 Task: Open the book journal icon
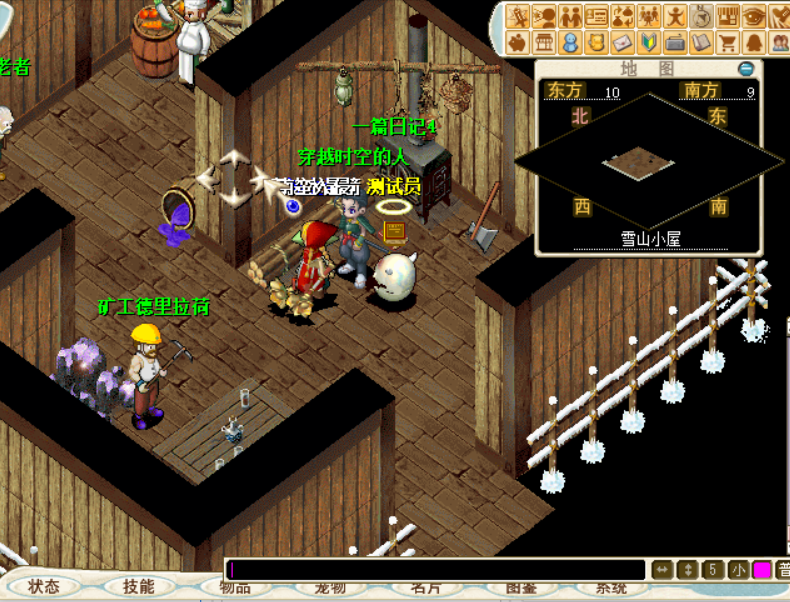(x=702, y=43)
